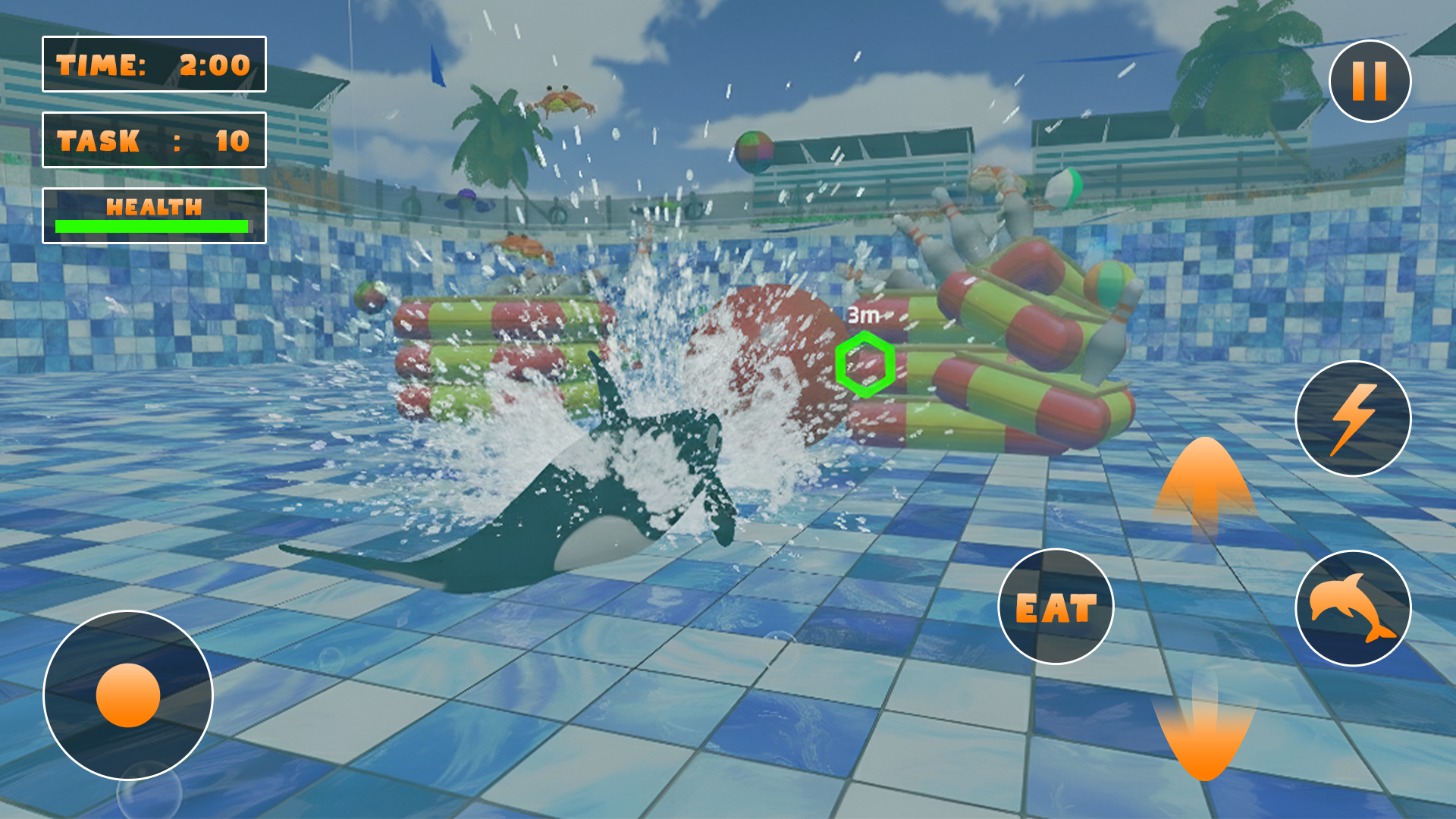1456x819 pixels.
Task: Click the green health bar
Action: (x=152, y=224)
